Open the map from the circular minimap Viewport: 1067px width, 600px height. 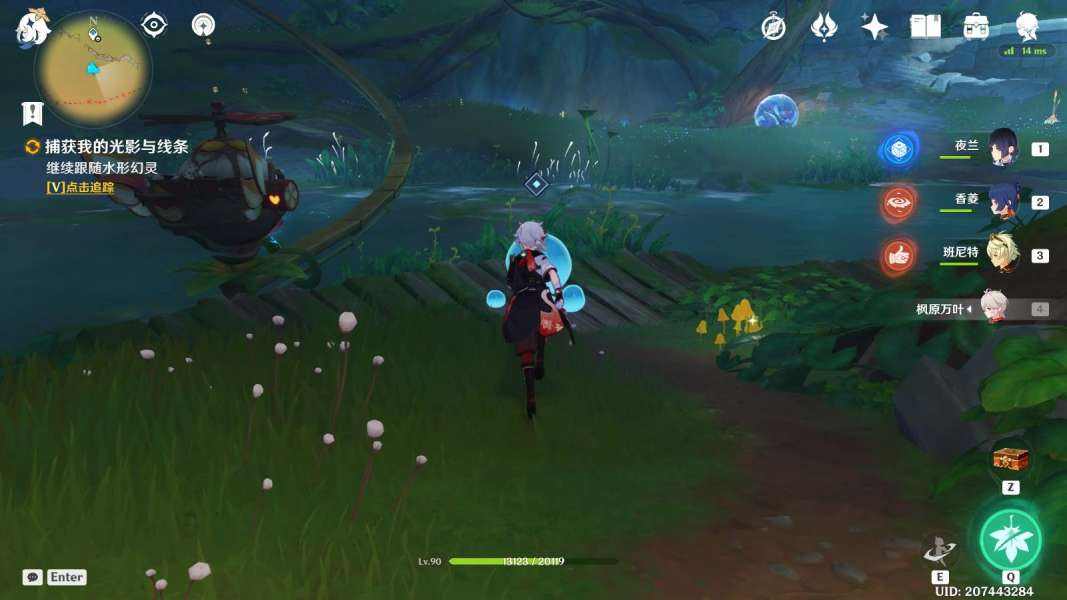point(93,69)
